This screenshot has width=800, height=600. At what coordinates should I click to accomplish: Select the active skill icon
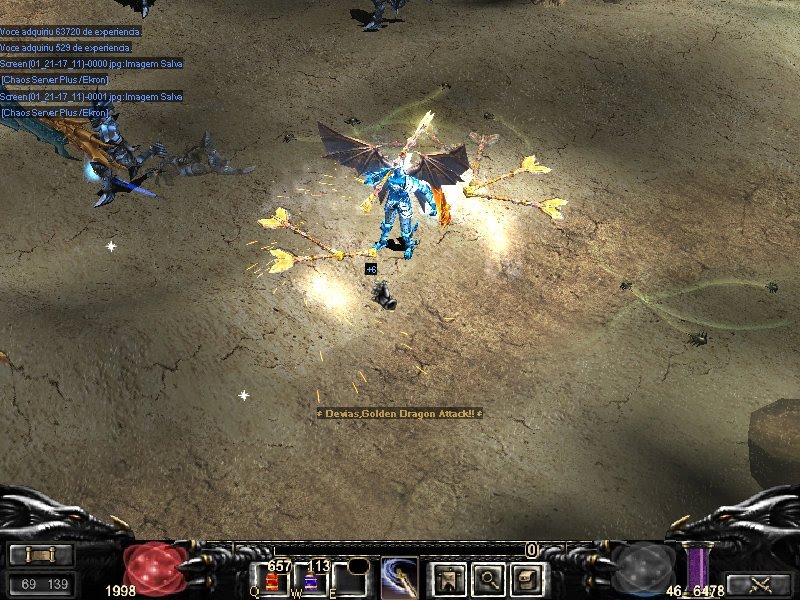pos(399,578)
